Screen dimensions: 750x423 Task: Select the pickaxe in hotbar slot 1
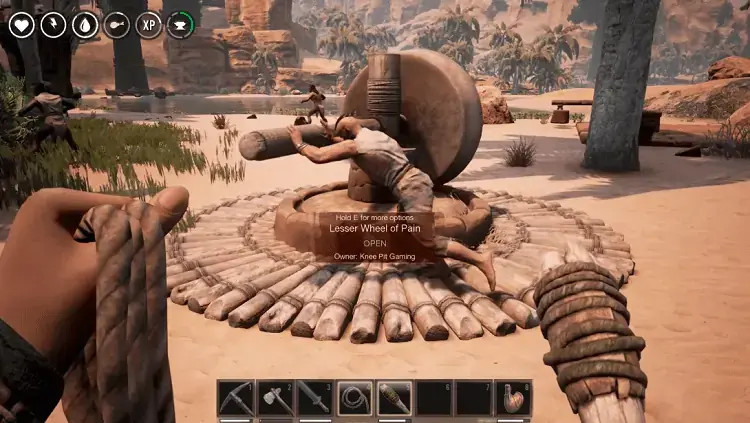(236, 398)
